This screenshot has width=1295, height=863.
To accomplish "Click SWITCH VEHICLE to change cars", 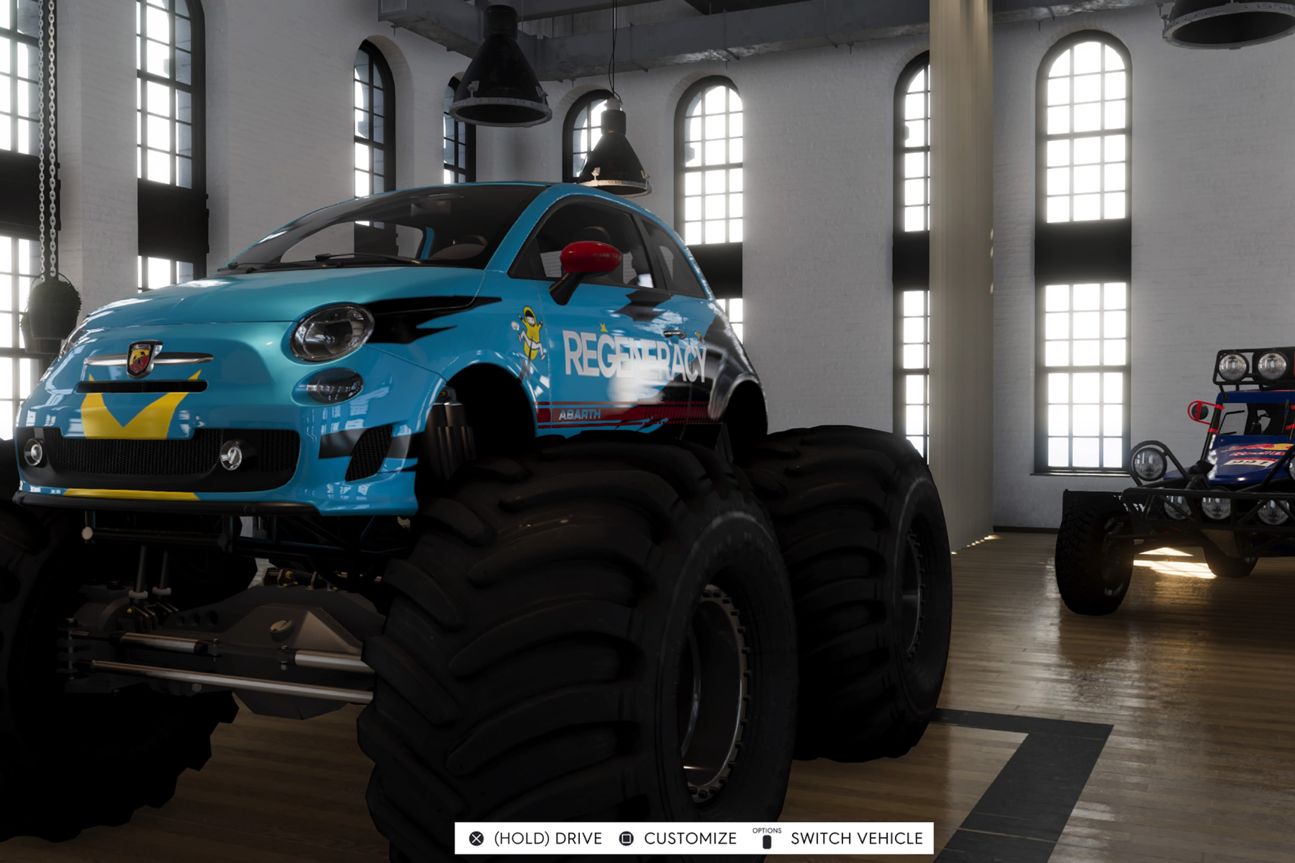I will (855, 839).
